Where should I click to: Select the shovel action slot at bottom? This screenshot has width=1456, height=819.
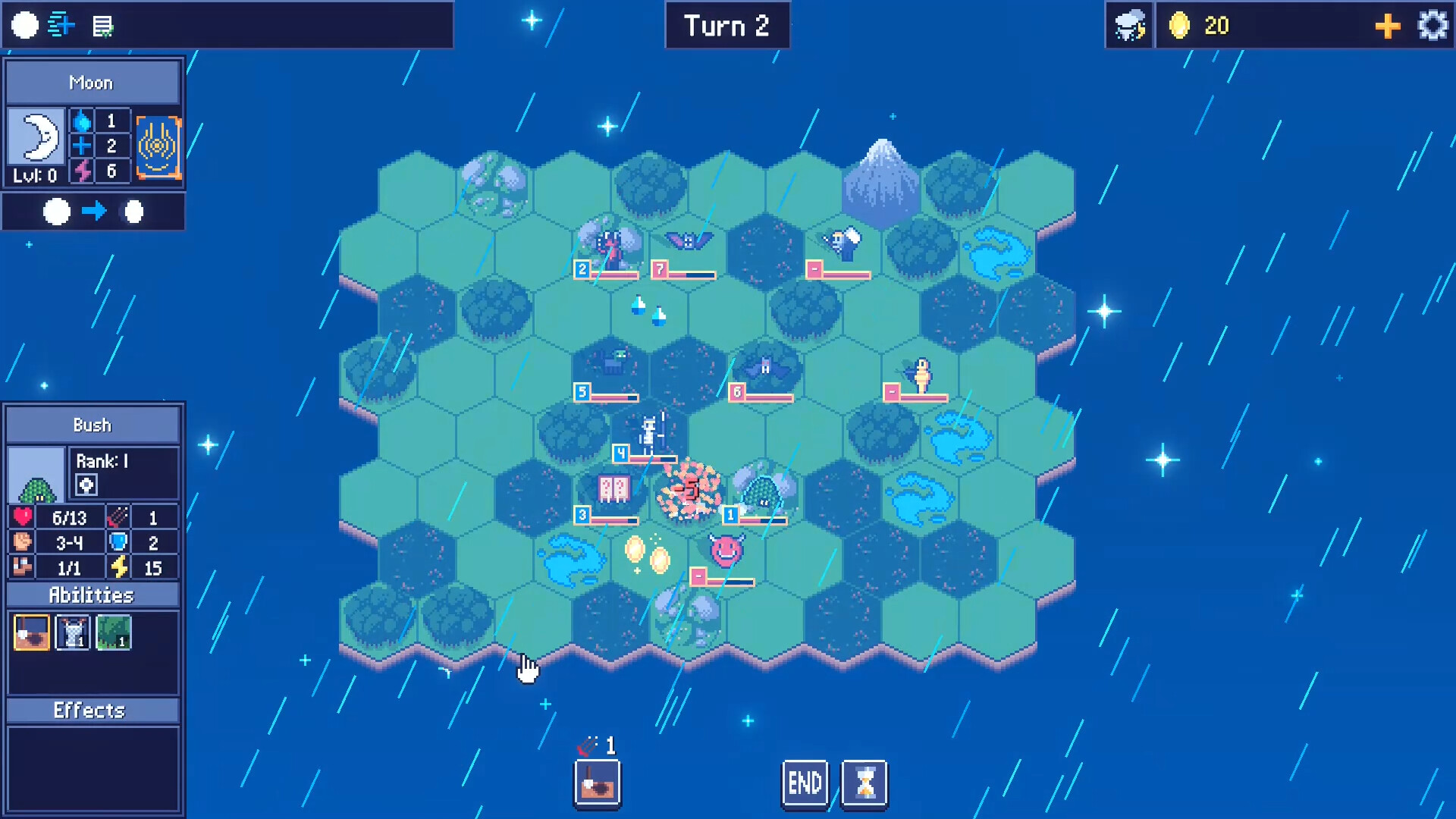click(598, 783)
